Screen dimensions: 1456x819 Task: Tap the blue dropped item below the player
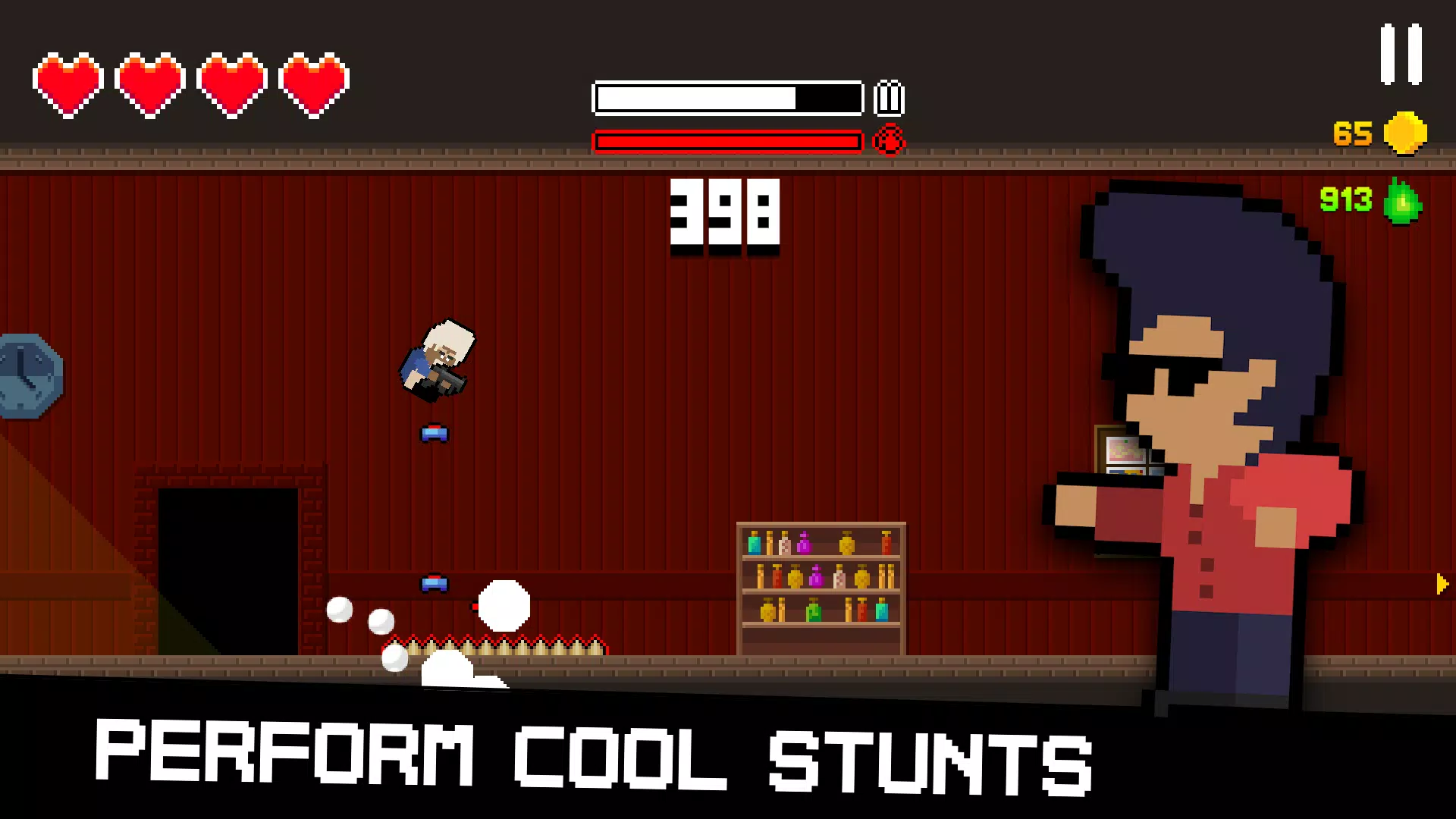coord(435,432)
